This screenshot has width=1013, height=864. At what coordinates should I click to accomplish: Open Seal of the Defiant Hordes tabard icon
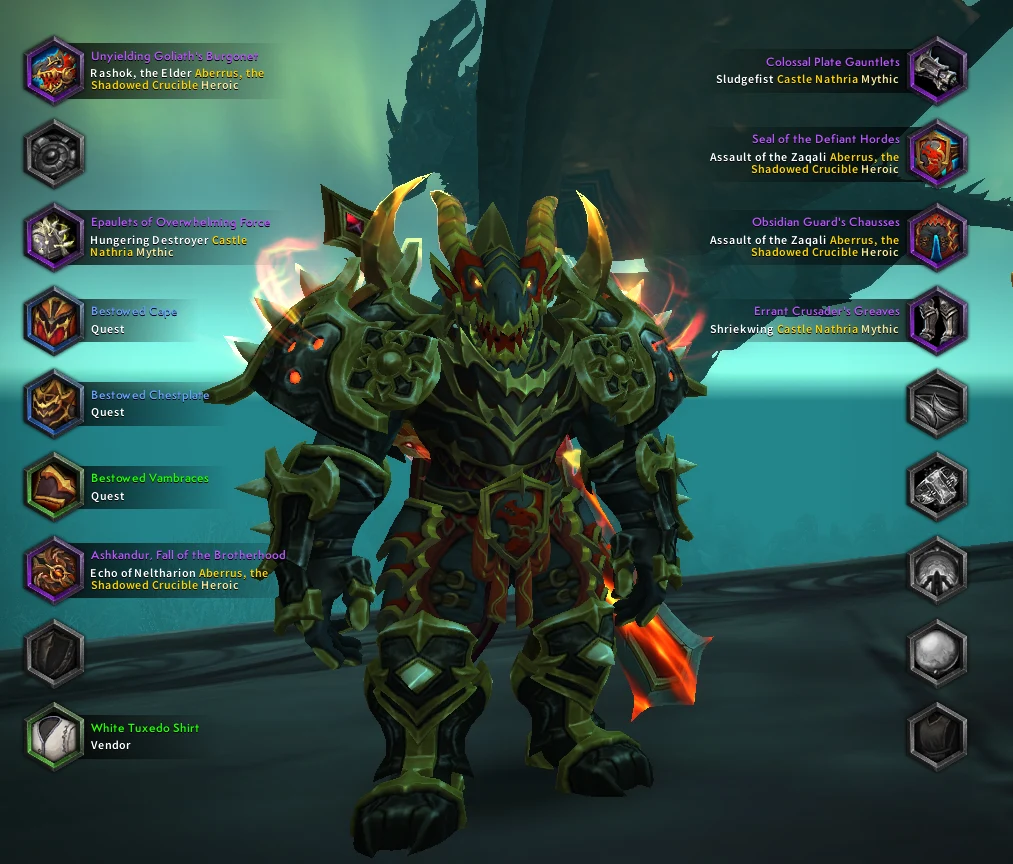click(x=937, y=153)
